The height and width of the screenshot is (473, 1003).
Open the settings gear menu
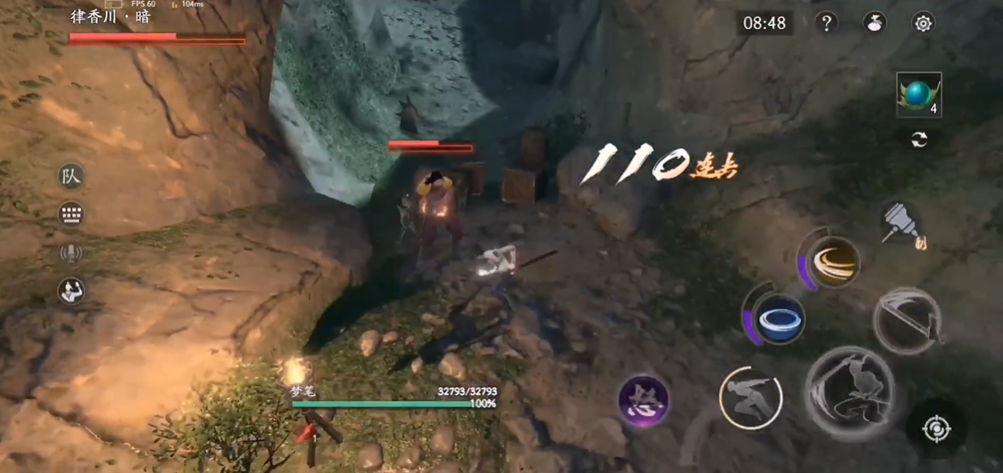pos(923,23)
